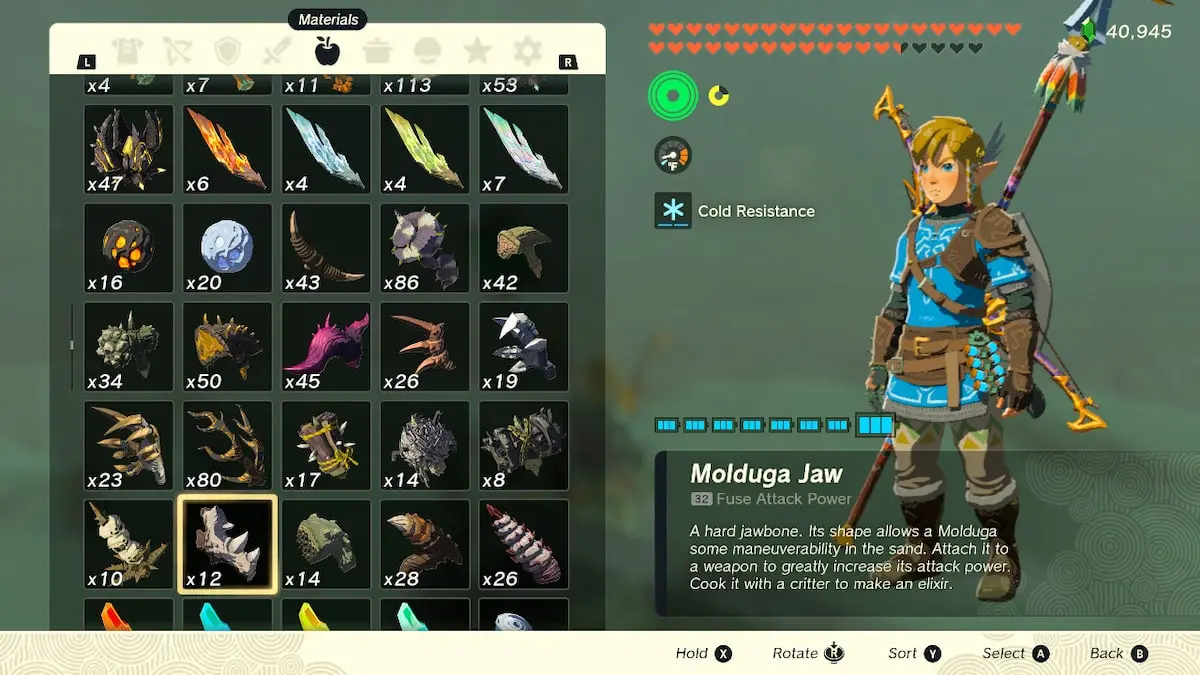The image size is (1200, 675).
Task: Switch to the food tab with cooking pot
Action: (x=377, y=51)
